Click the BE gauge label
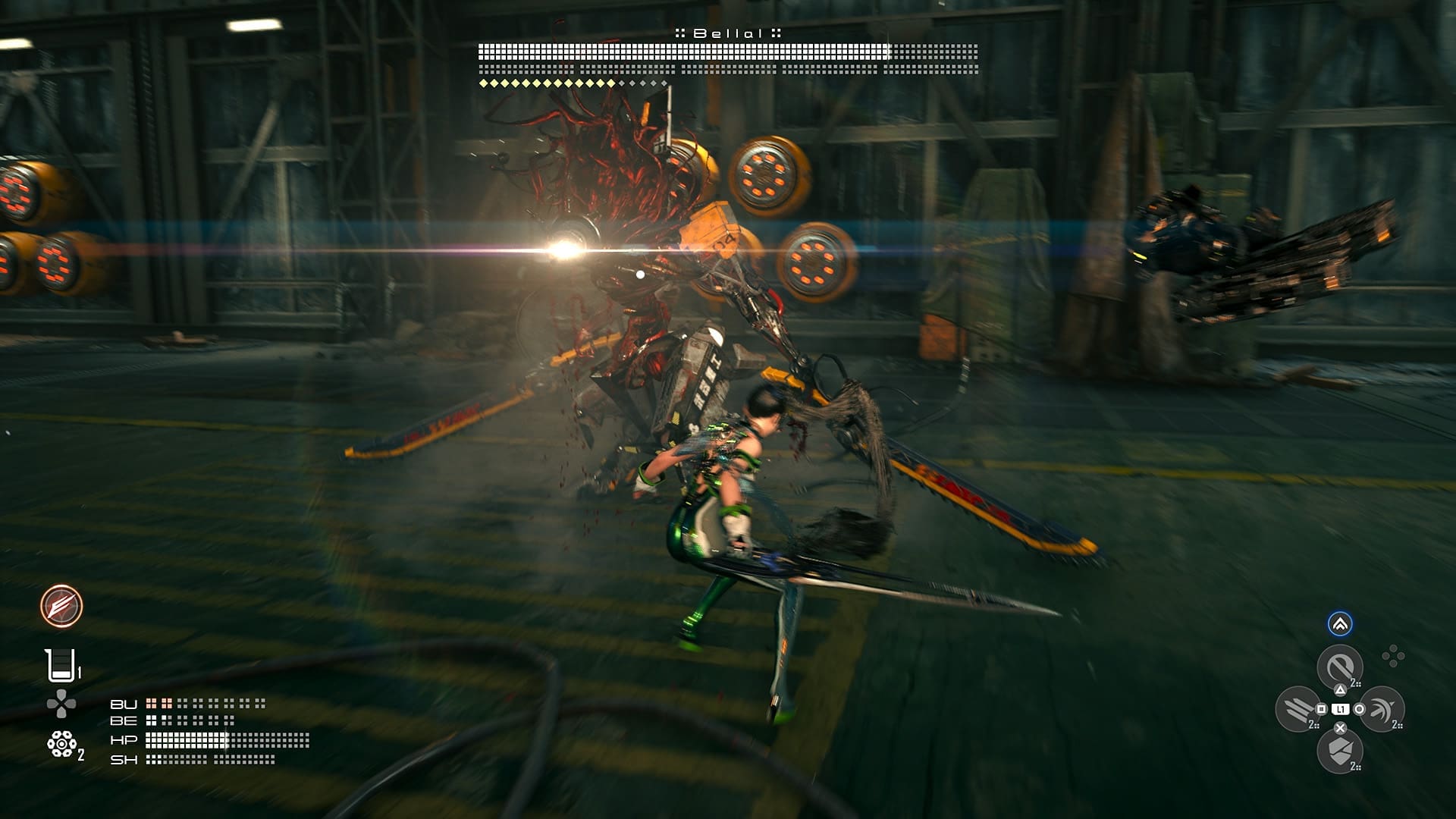The image size is (1456, 819). pos(124,720)
